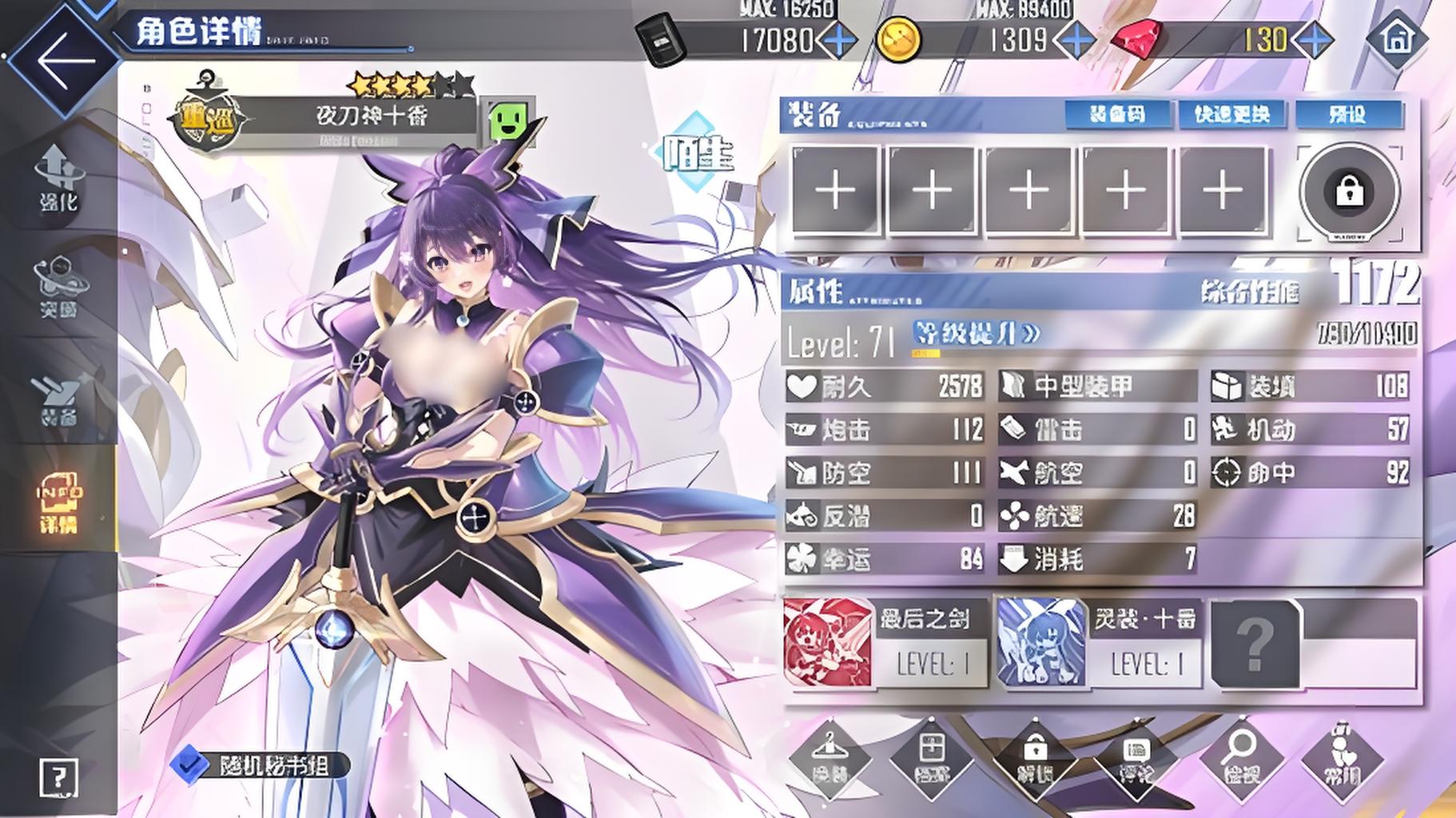Viewport: 1456px width, 818px height.
Task: Switch to the 强化 enhance tab
Action: (x=59, y=179)
